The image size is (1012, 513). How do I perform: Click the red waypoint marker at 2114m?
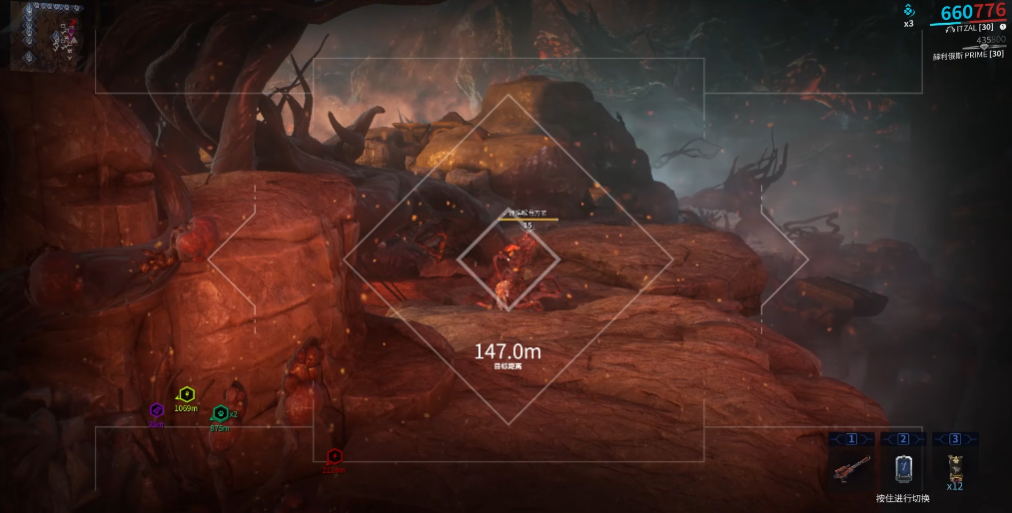point(334,456)
